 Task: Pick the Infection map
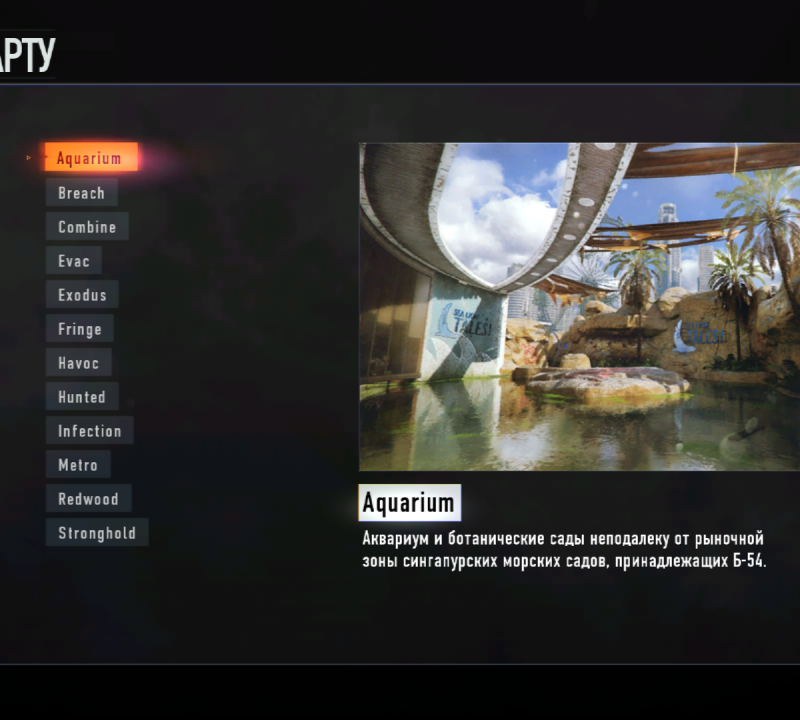click(89, 431)
